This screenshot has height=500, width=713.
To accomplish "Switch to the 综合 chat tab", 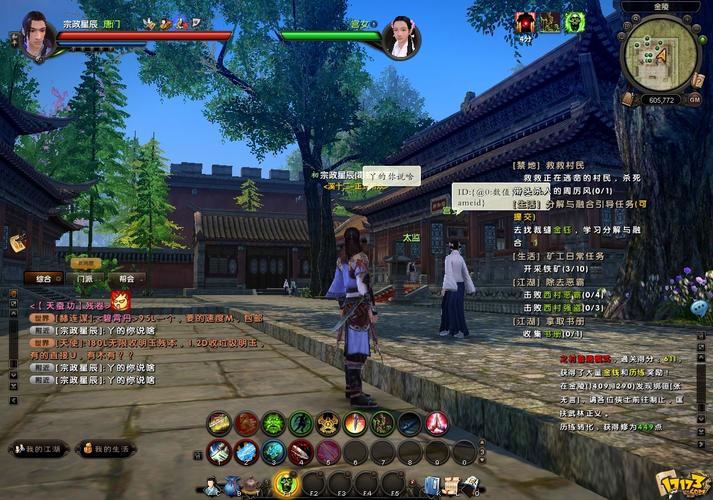I will (44, 278).
